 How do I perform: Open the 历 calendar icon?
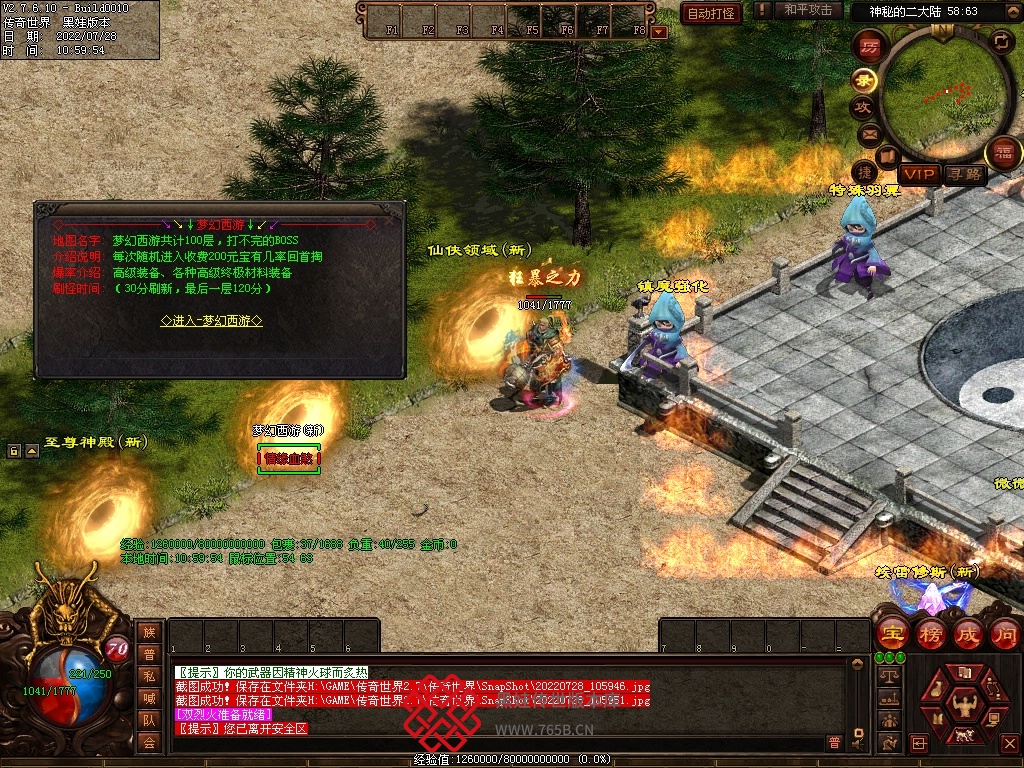(870, 45)
